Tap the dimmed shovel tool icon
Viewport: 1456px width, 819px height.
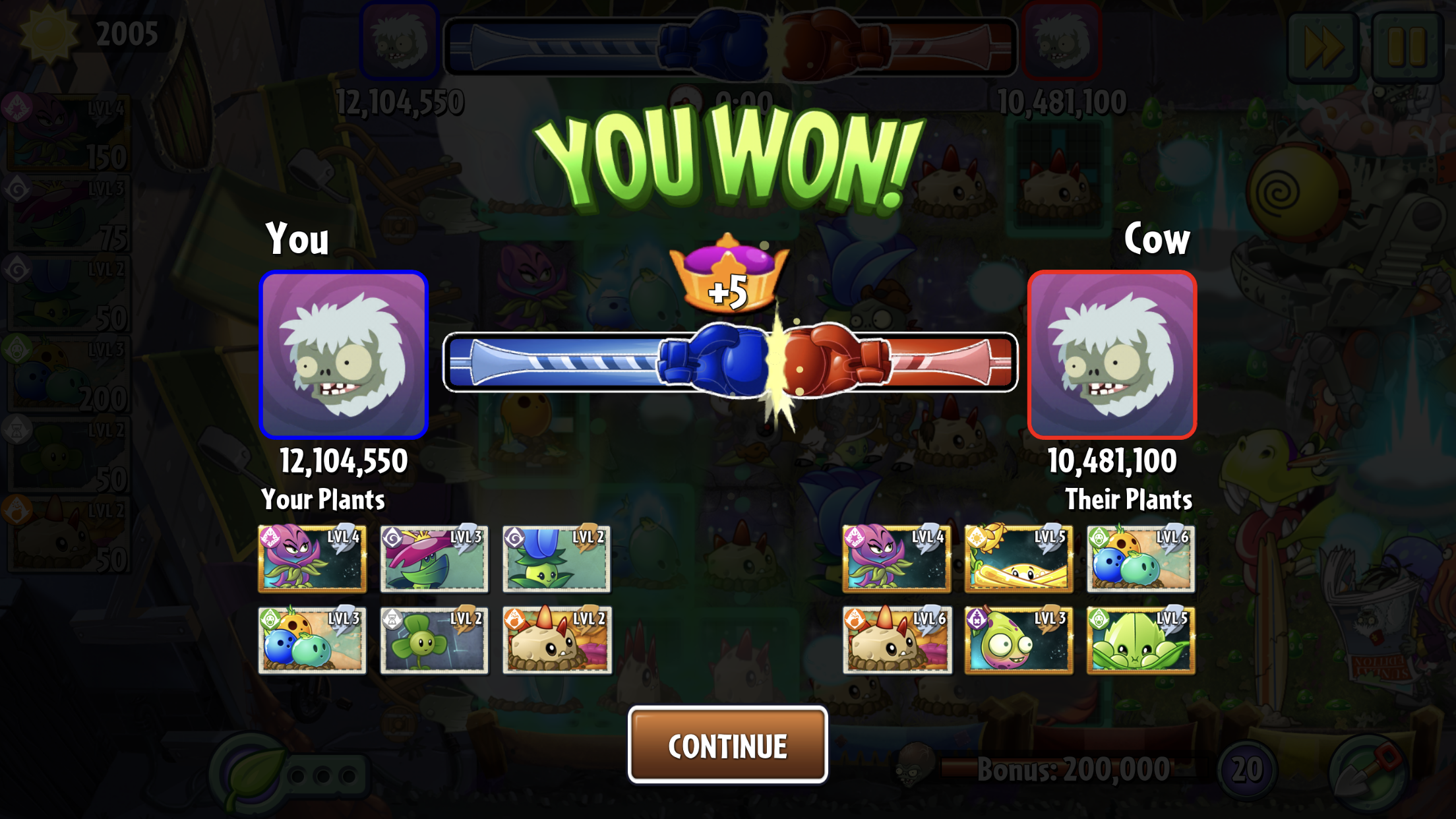(1368, 772)
